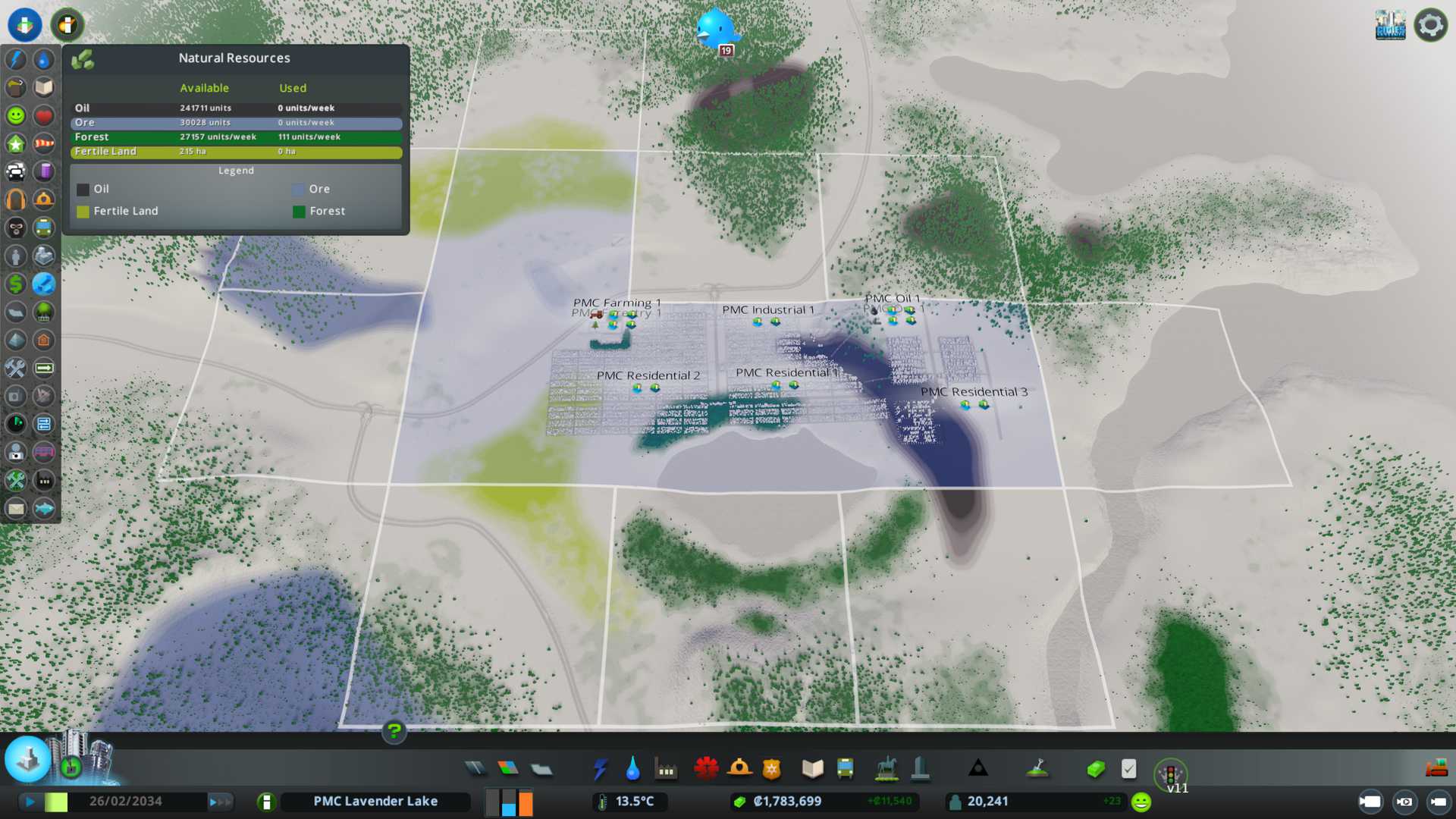Open the Roads build menu

tap(475, 770)
